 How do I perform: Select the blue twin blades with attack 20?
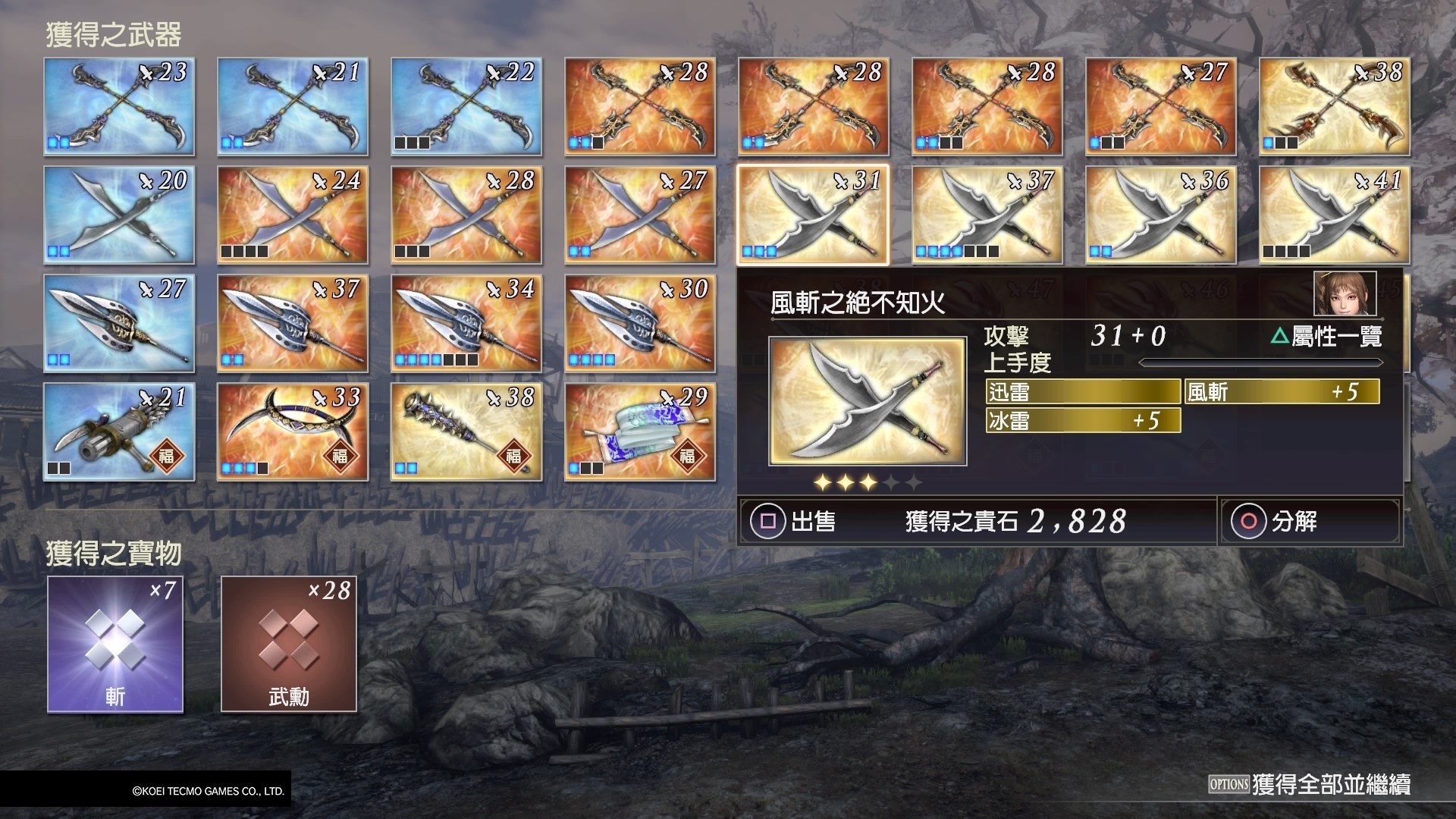[119, 215]
